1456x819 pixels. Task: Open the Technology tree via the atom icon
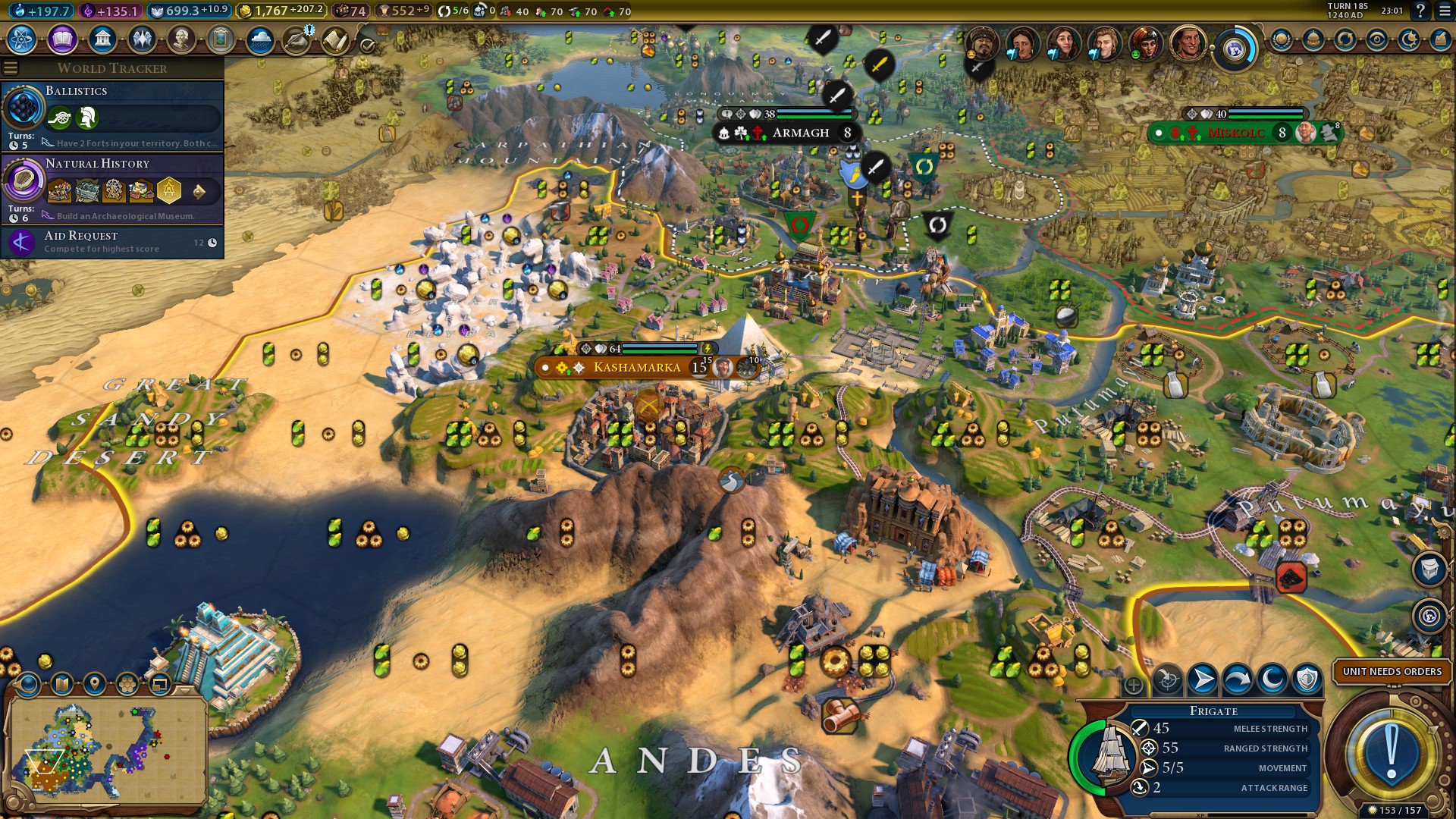[20, 36]
